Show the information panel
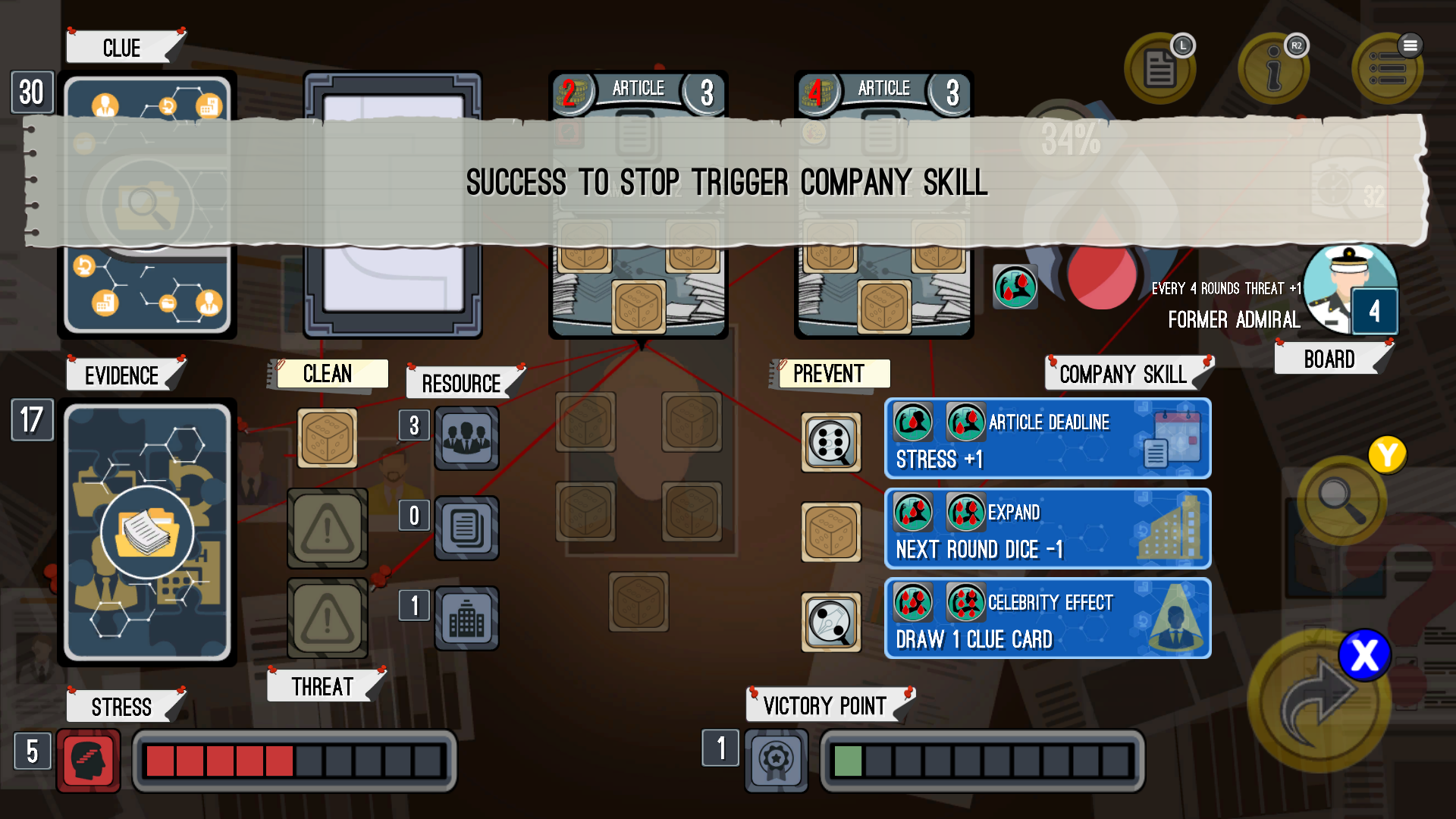 (1273, 68)
